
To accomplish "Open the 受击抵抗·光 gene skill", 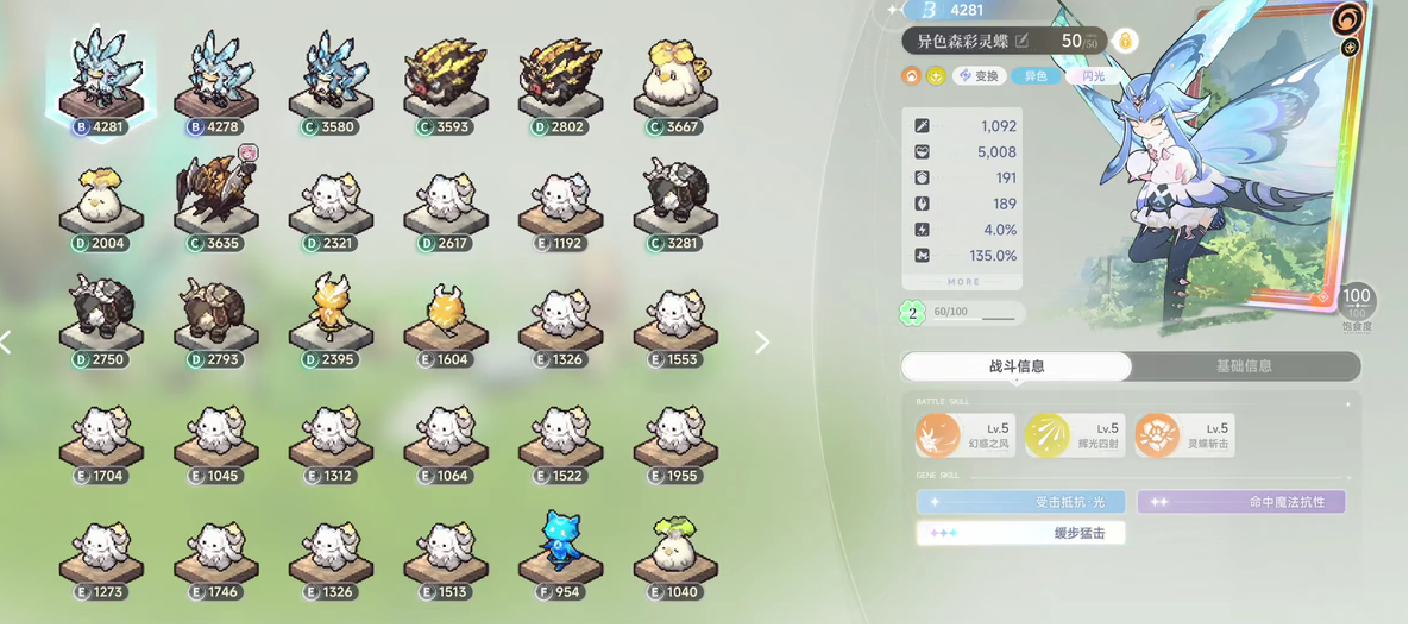I will pos(1021,502).
